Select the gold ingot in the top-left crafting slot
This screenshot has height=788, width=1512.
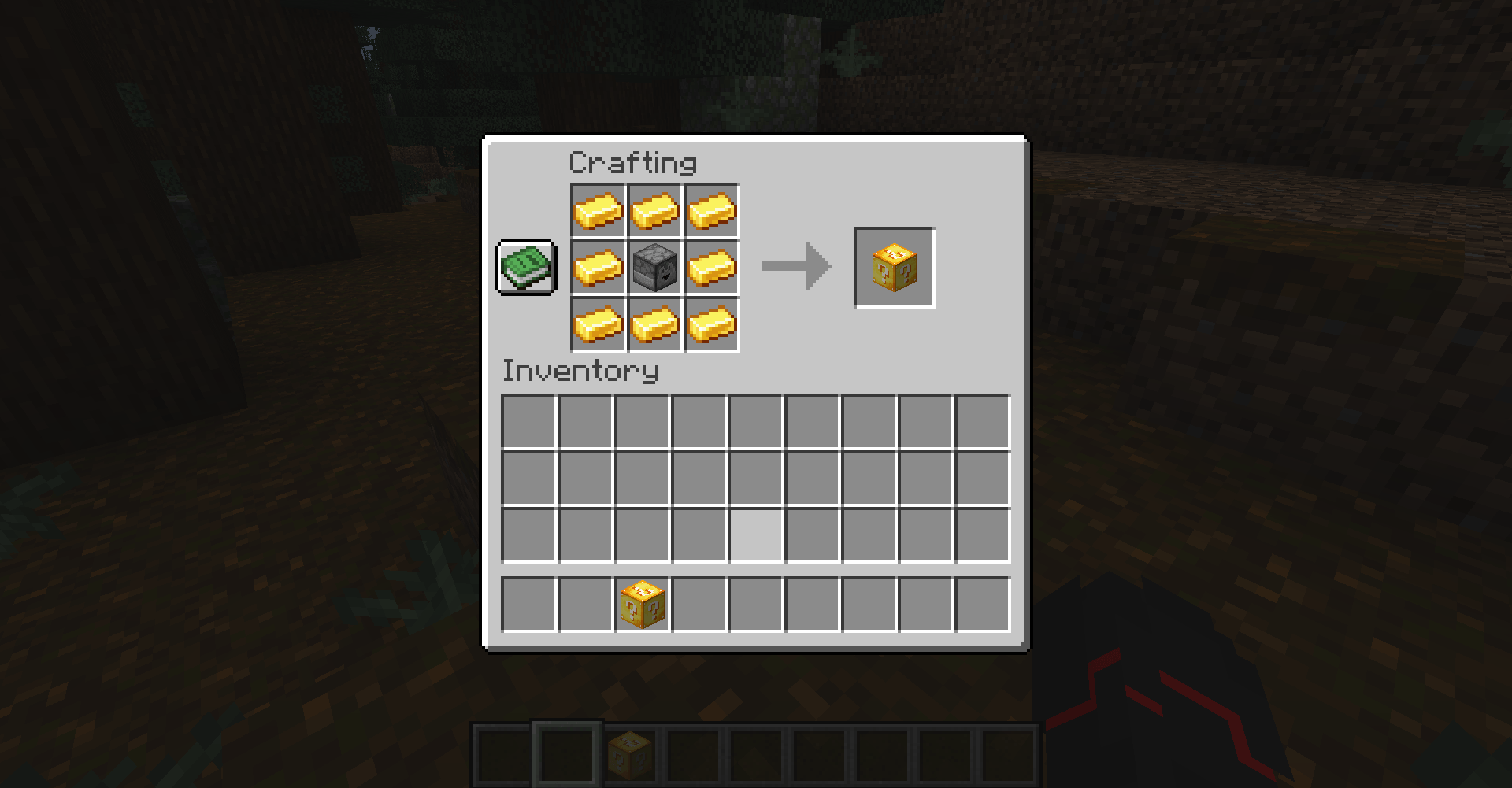[598, 211]
